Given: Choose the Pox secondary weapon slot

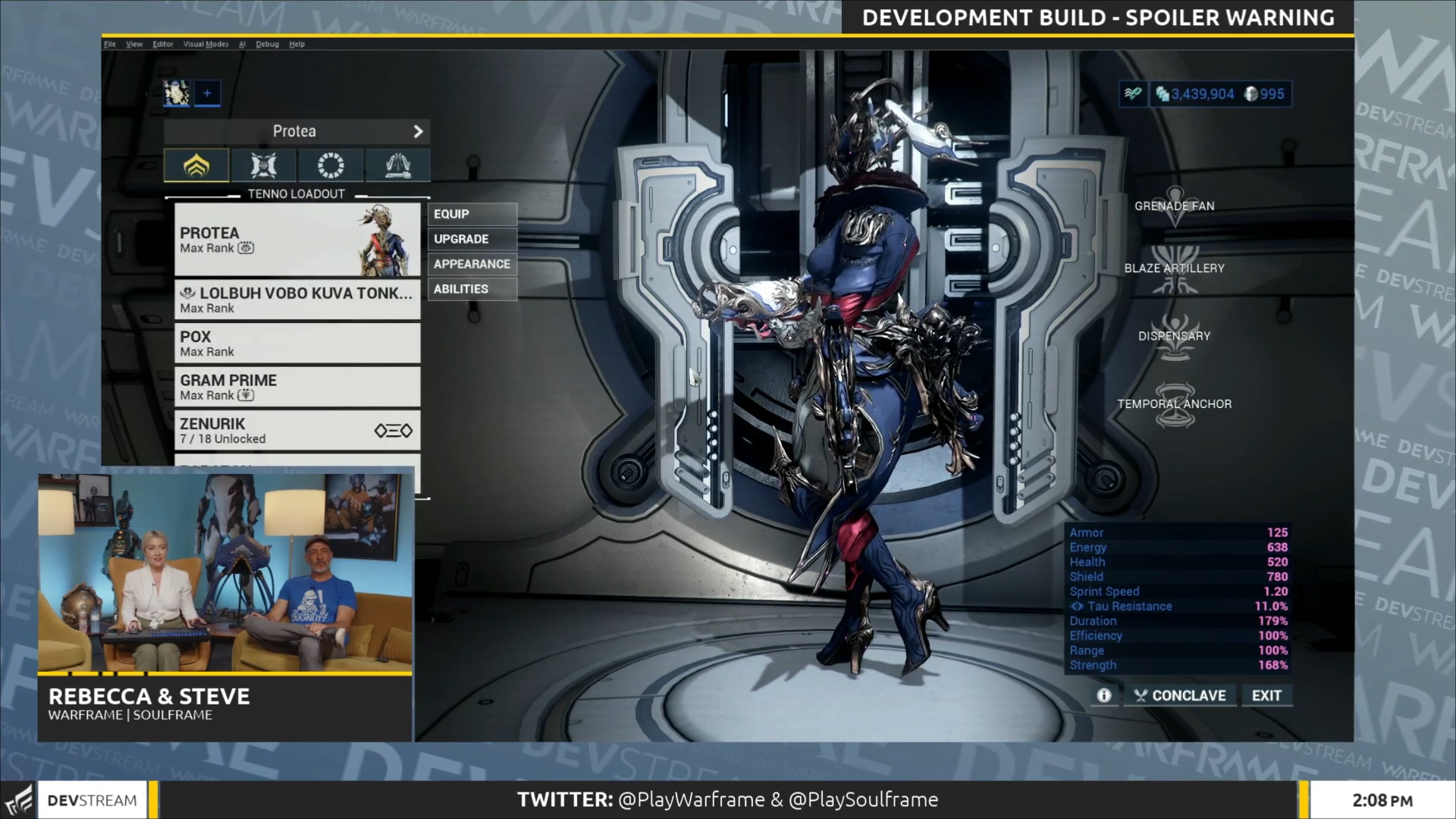Looking at the screenshot, I should 297,344.
